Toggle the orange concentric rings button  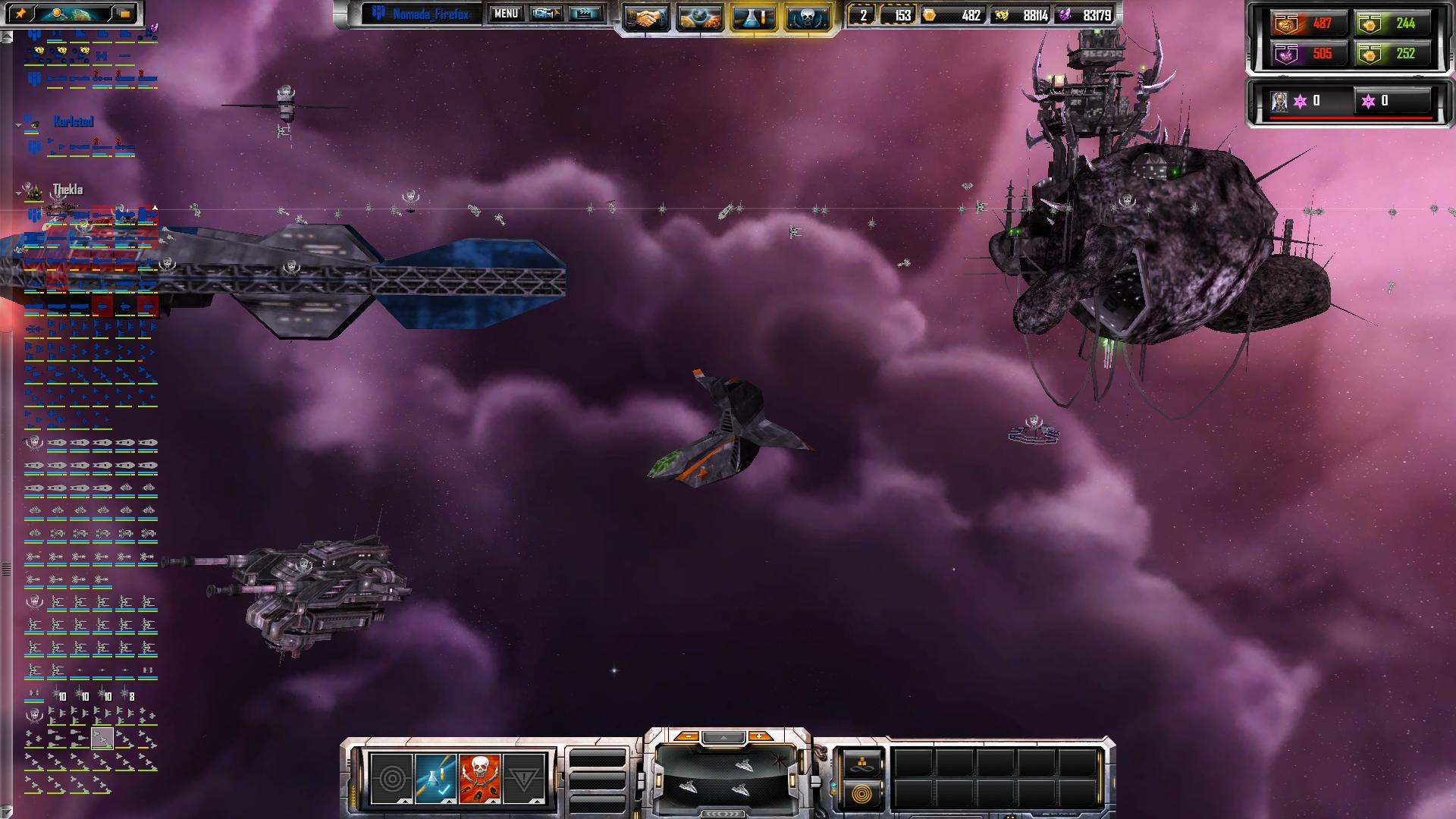point(861,794)
